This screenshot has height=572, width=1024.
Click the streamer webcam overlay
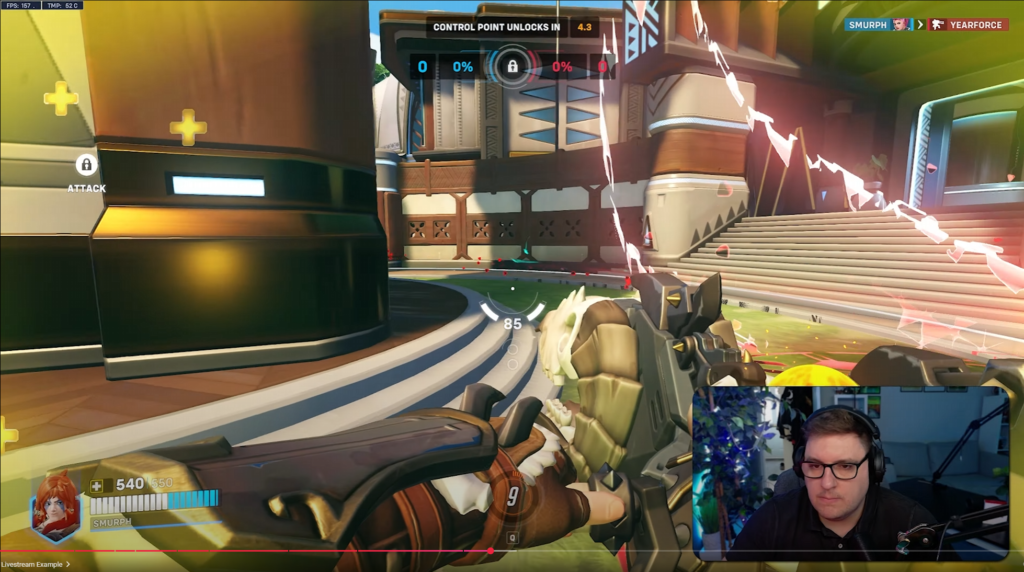850,473
